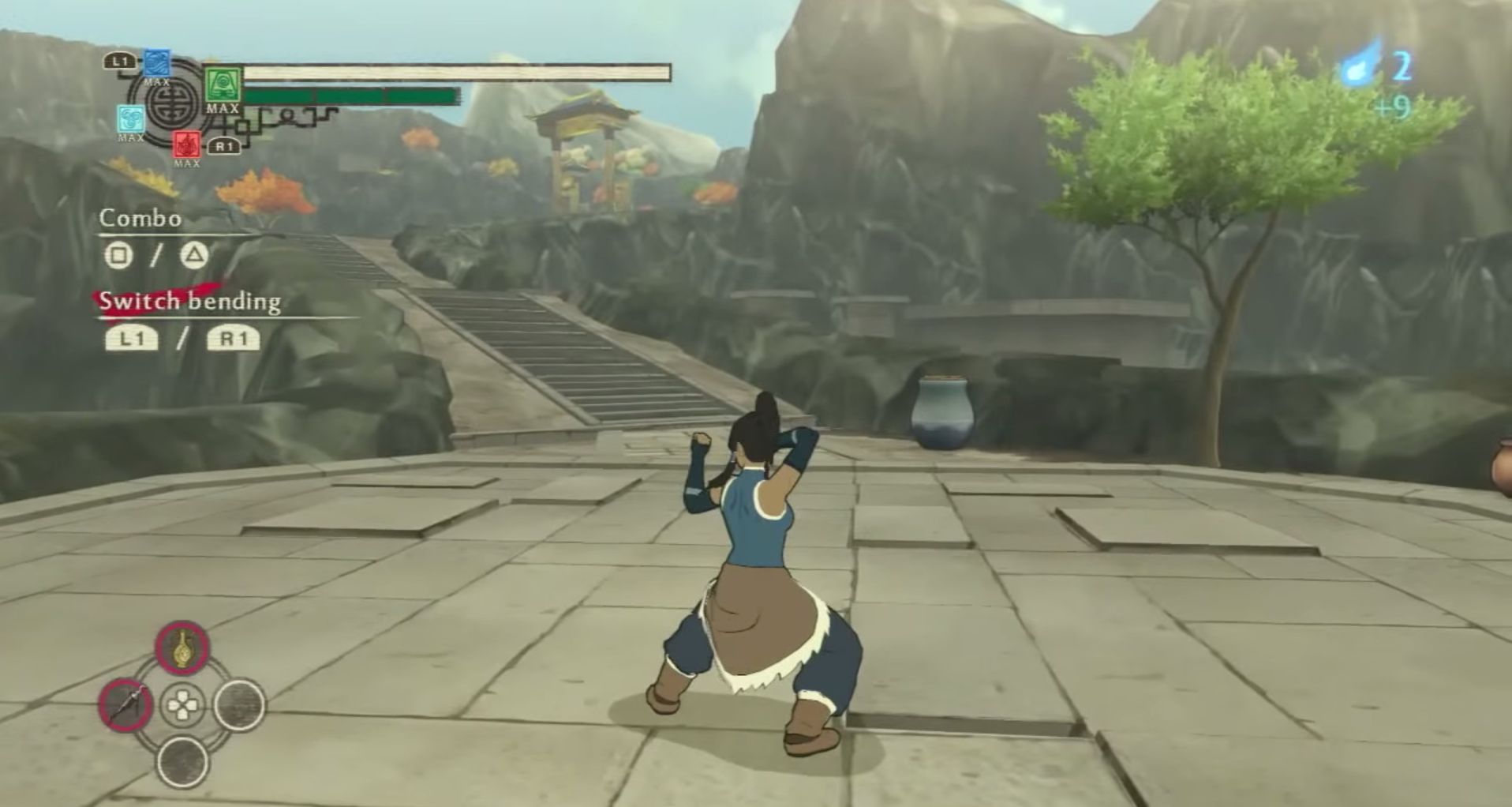Click the Switch bending label

click(188, 301)
